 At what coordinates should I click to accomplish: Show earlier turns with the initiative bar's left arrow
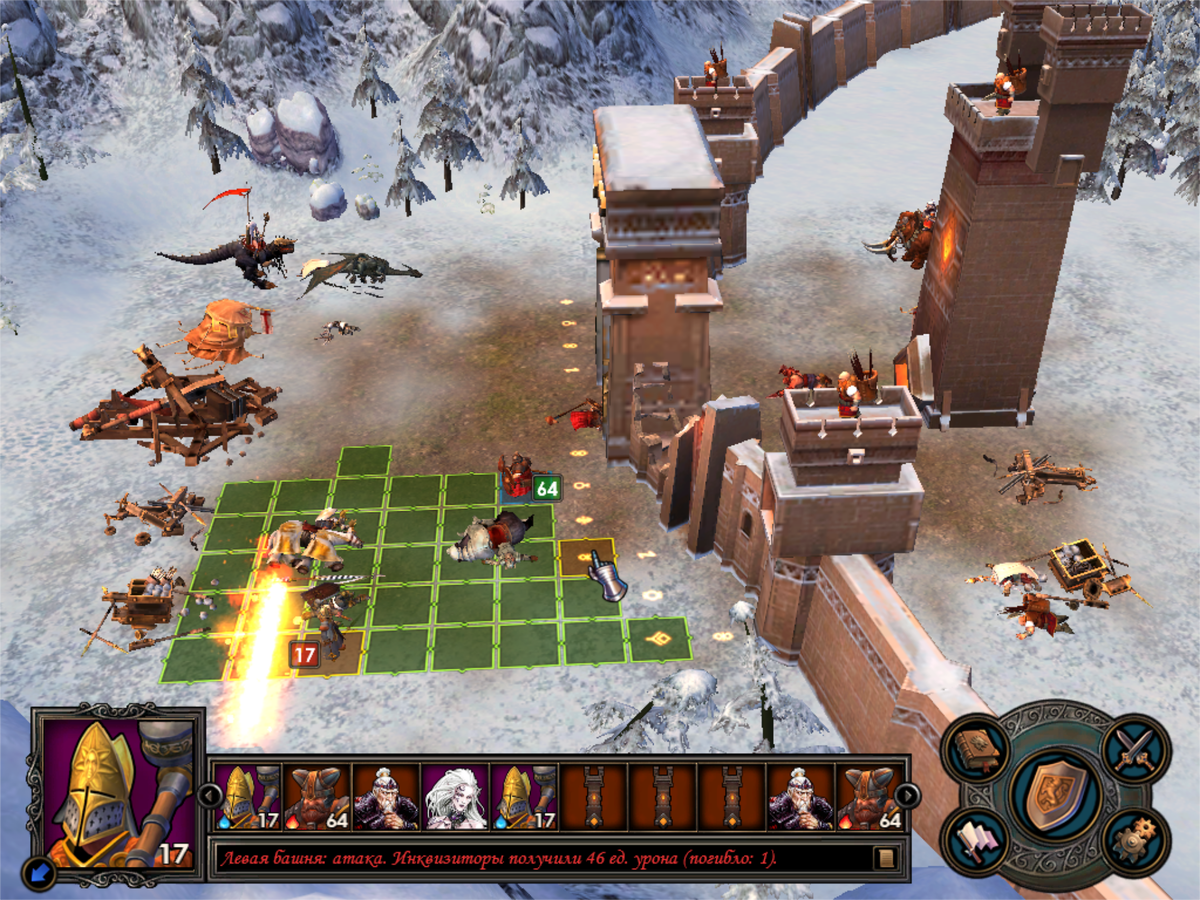pos(208,795)
